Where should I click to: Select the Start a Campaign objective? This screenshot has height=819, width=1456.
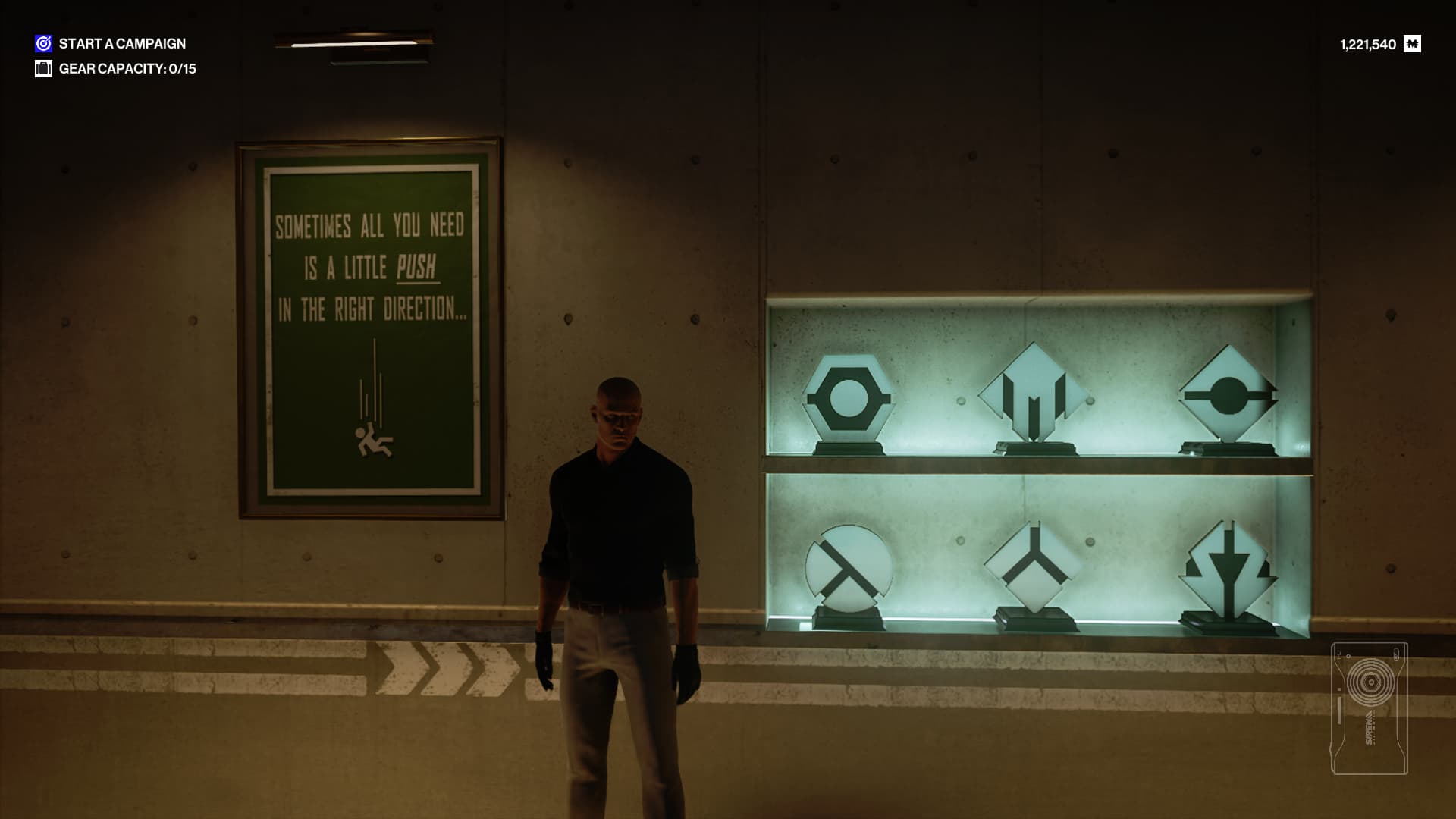click(121, 44)
